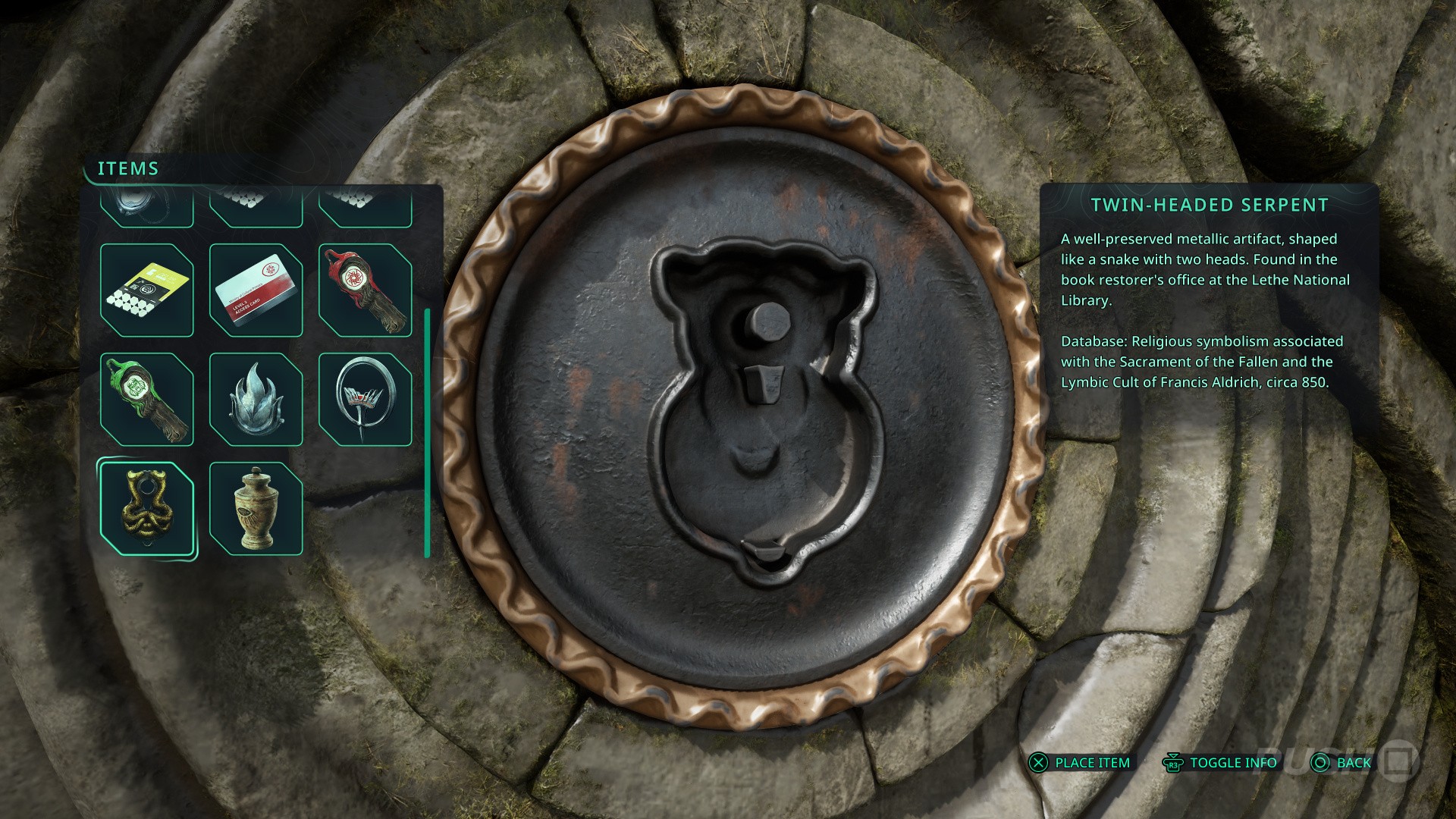
Task: Select the yellow keycard item
Action: click(x=146, y=290)
